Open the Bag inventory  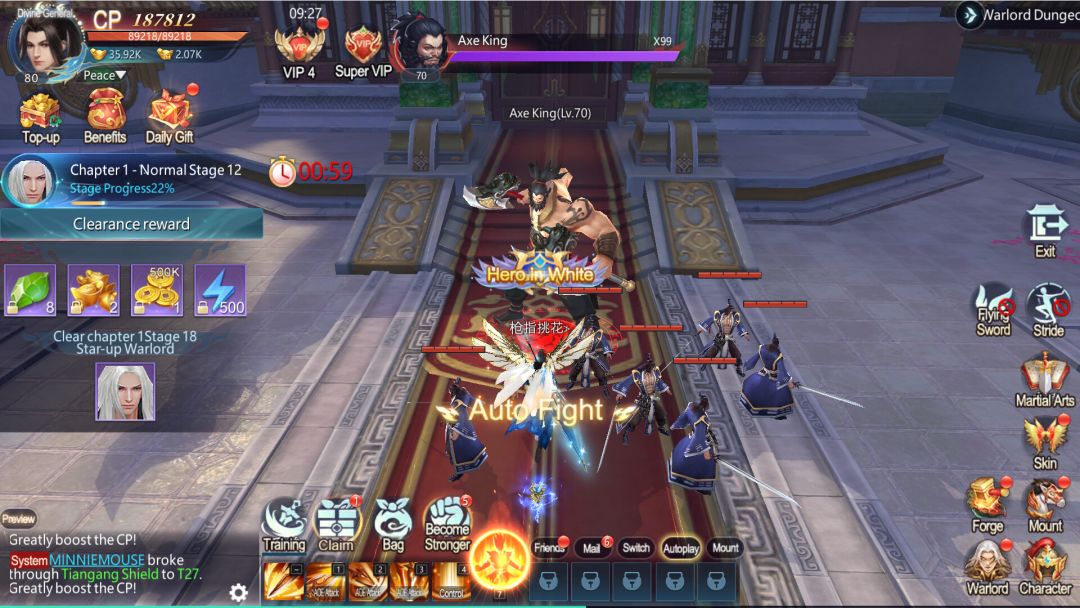point(393,525)
